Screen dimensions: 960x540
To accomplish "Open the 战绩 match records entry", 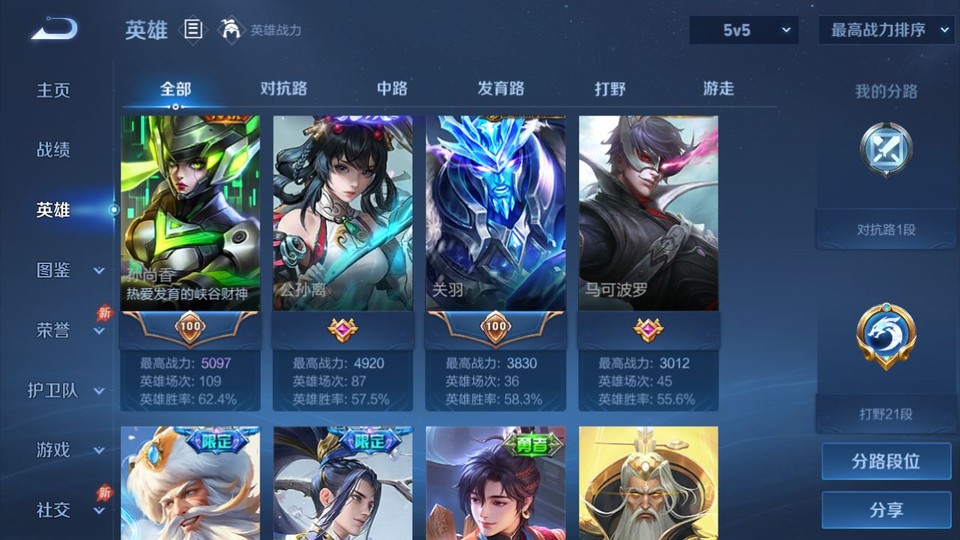I will [54, 150].
